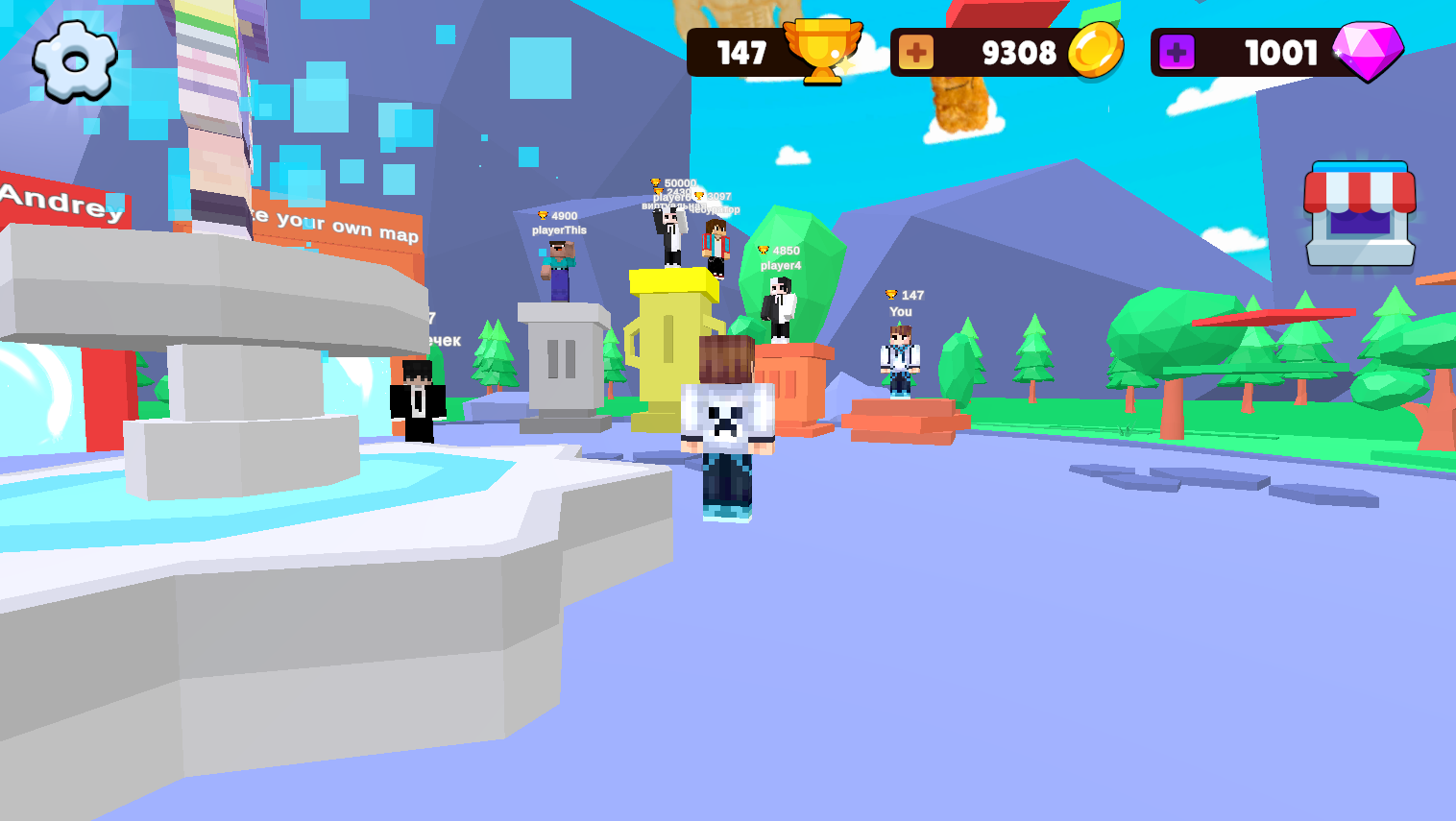
Task: Click the 'You' nametag above podium character
Action: [899, 312]
